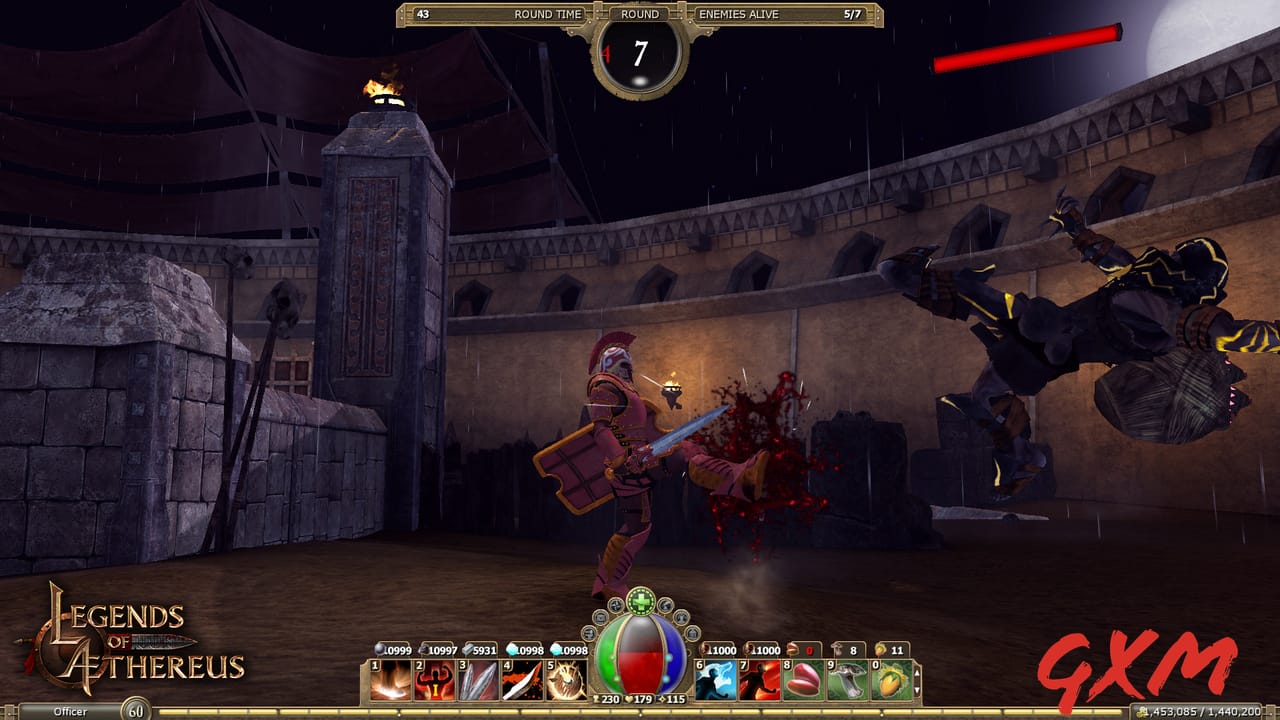Activate the blue sprint skill in slot 6

coord(716,678)
